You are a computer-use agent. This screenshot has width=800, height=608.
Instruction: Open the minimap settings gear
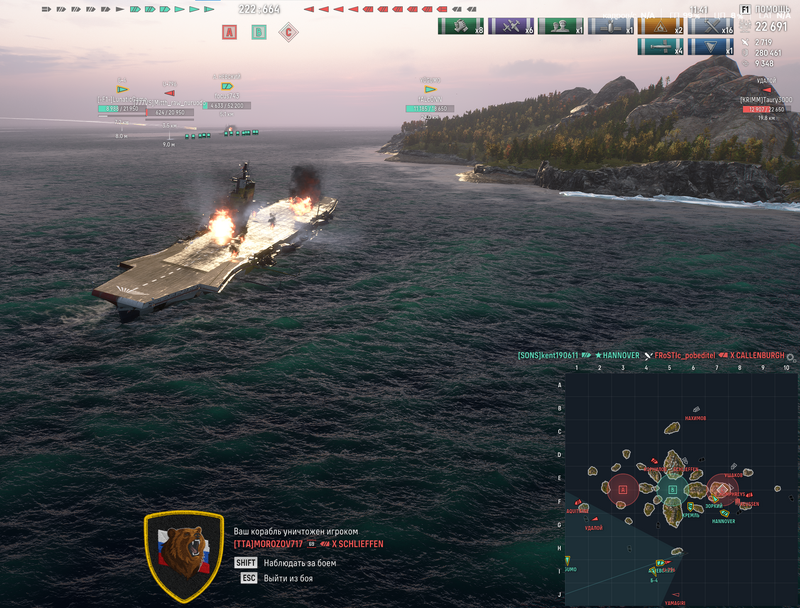791,356
